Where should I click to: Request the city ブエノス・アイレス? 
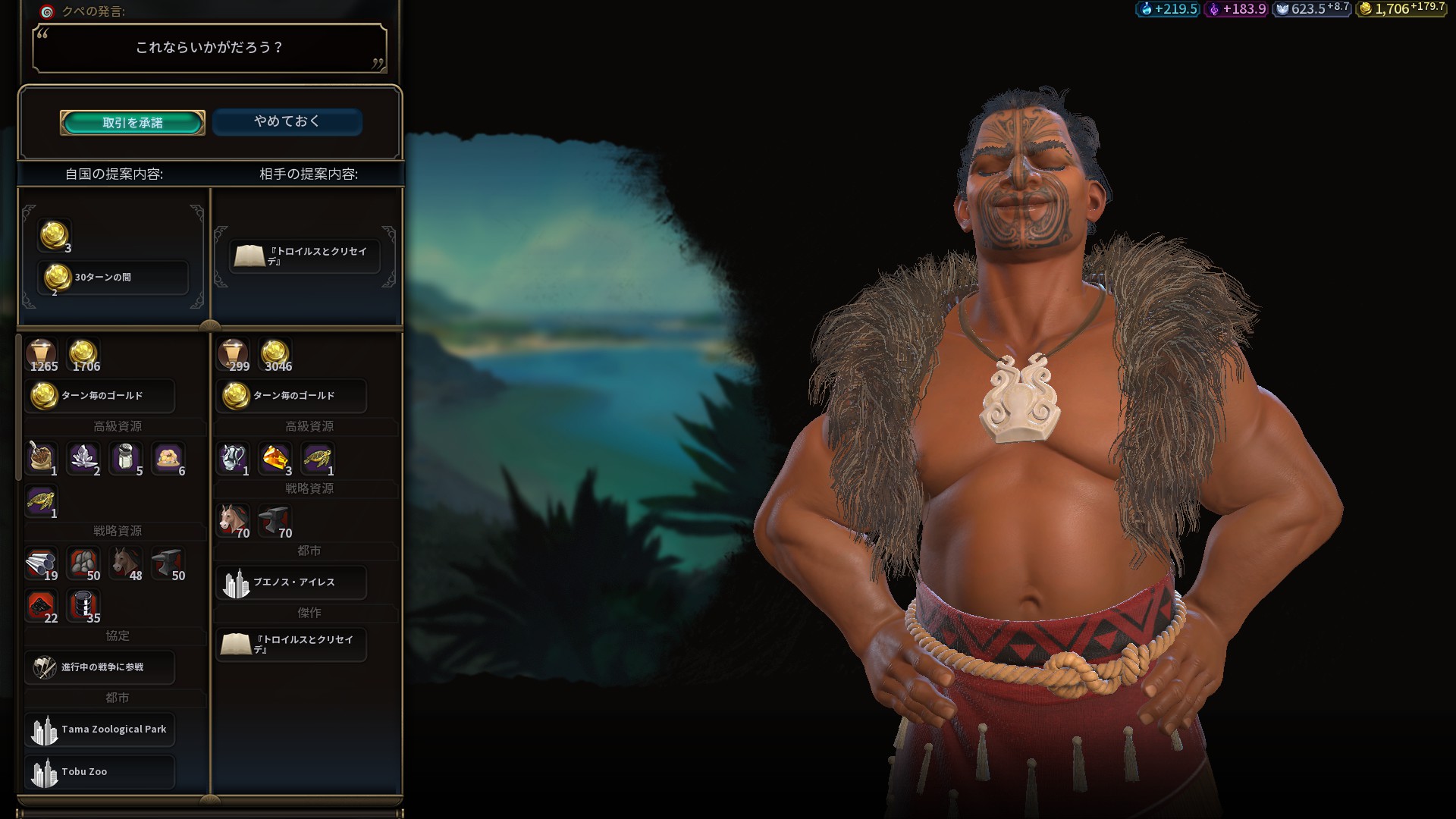(292, 582)
